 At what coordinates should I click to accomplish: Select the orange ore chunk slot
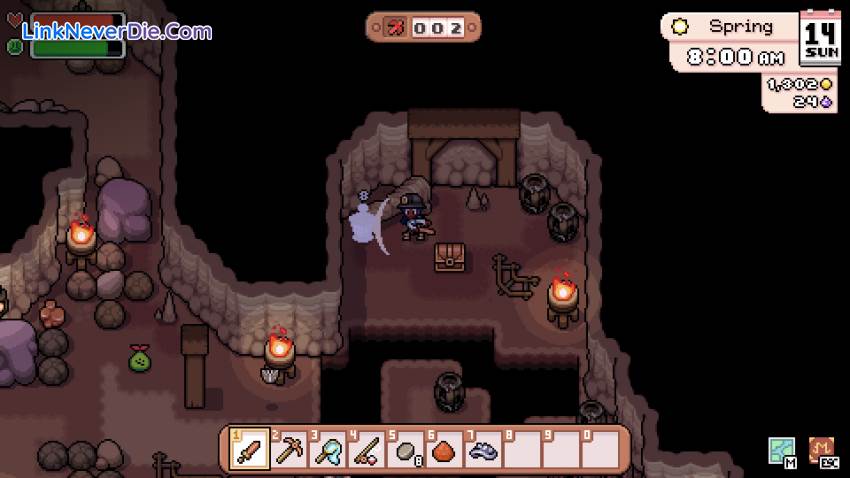444,450
